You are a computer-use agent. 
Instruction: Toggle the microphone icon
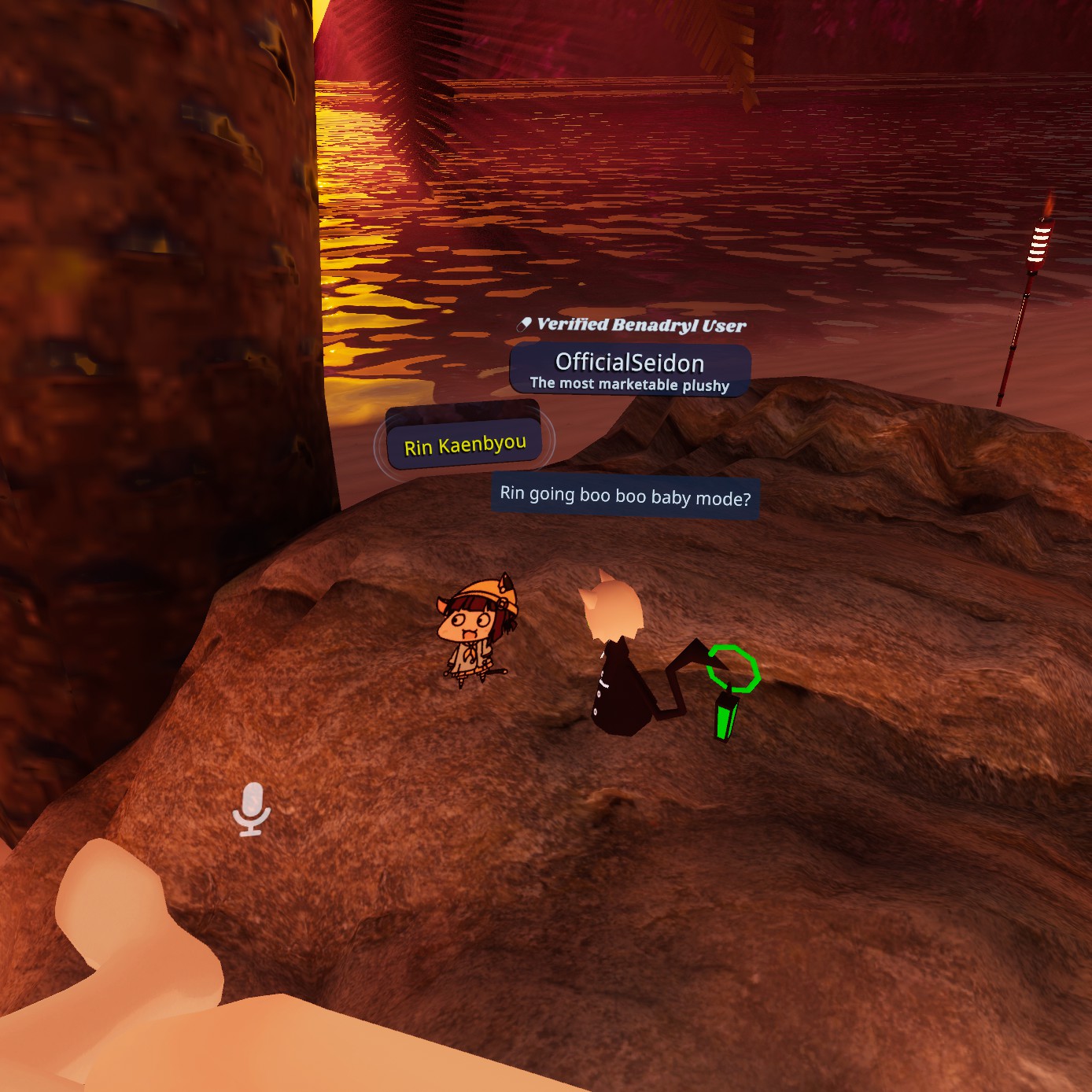point(252,809)
